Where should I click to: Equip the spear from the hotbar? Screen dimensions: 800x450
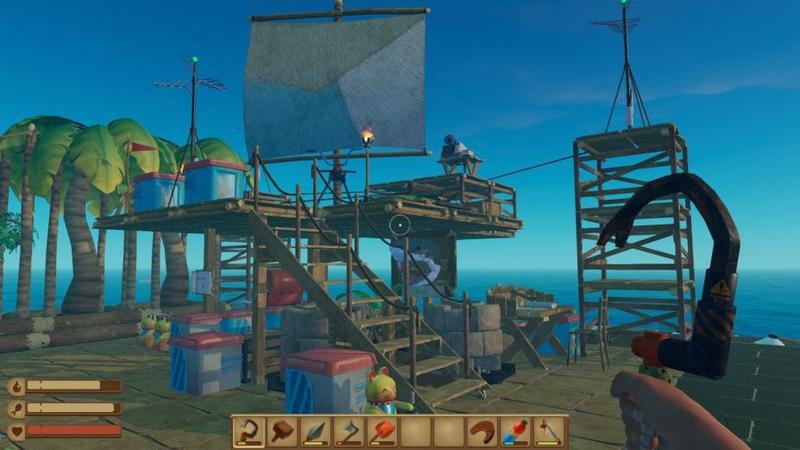(316, 432)
